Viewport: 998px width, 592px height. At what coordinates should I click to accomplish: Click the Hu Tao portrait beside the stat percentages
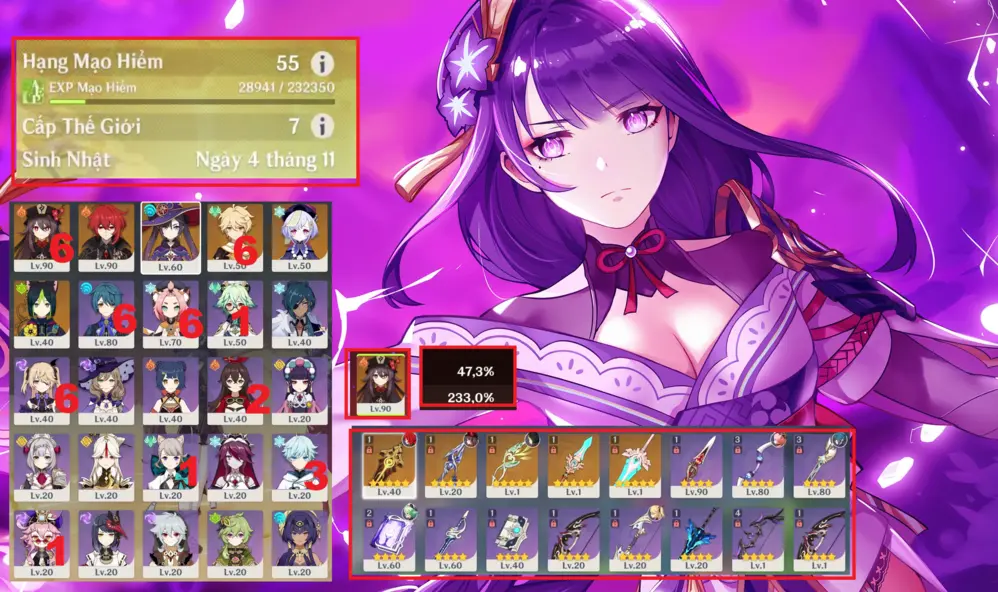pyautogui.click(x=376, y=383)
